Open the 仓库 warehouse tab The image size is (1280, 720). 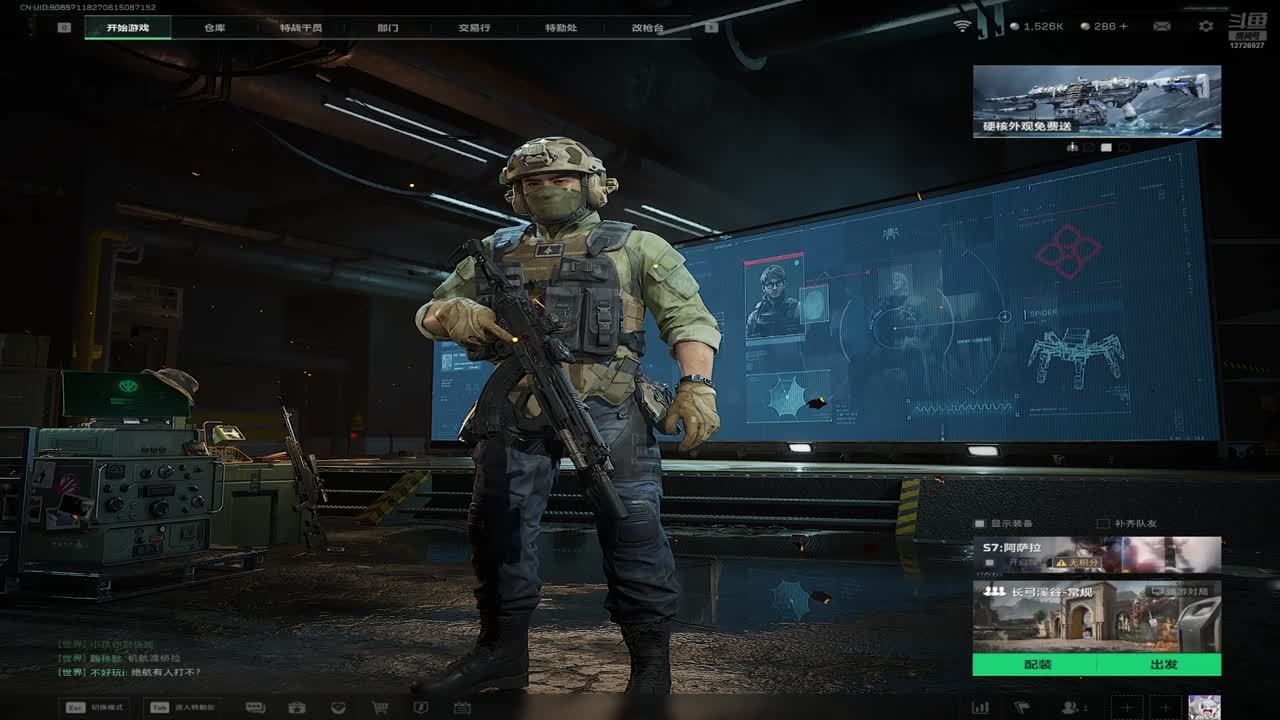tap(214, 28)
